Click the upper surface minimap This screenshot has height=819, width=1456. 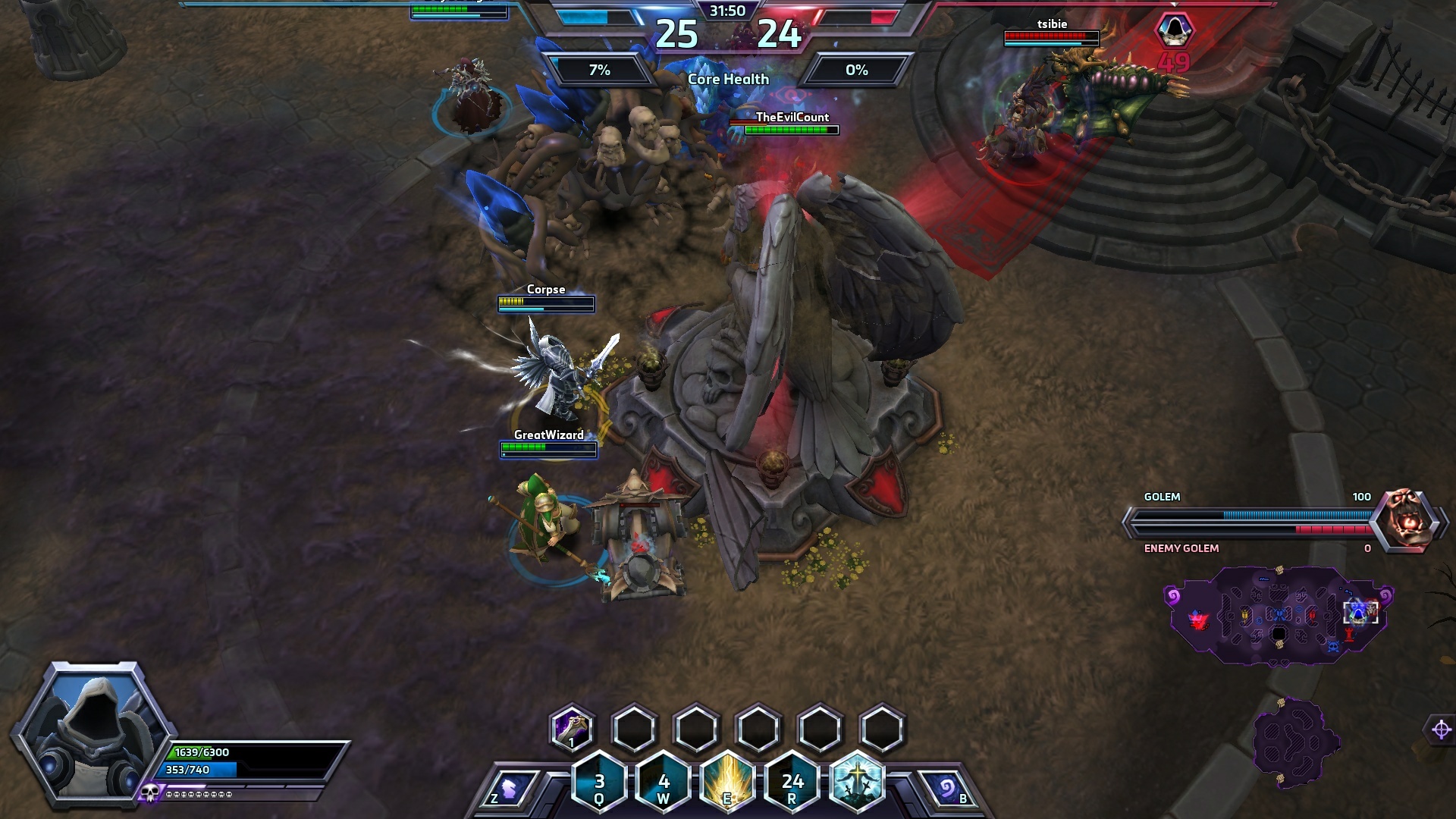pos(1279,614)
